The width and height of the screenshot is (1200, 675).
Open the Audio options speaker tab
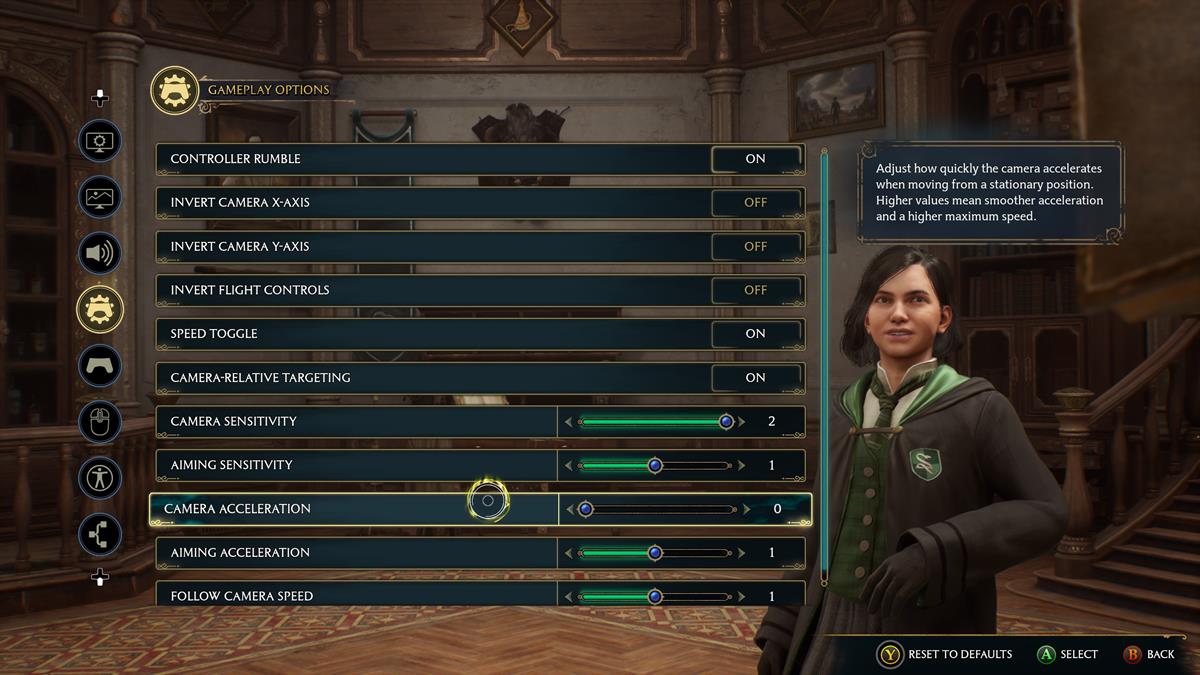point(100,253)
